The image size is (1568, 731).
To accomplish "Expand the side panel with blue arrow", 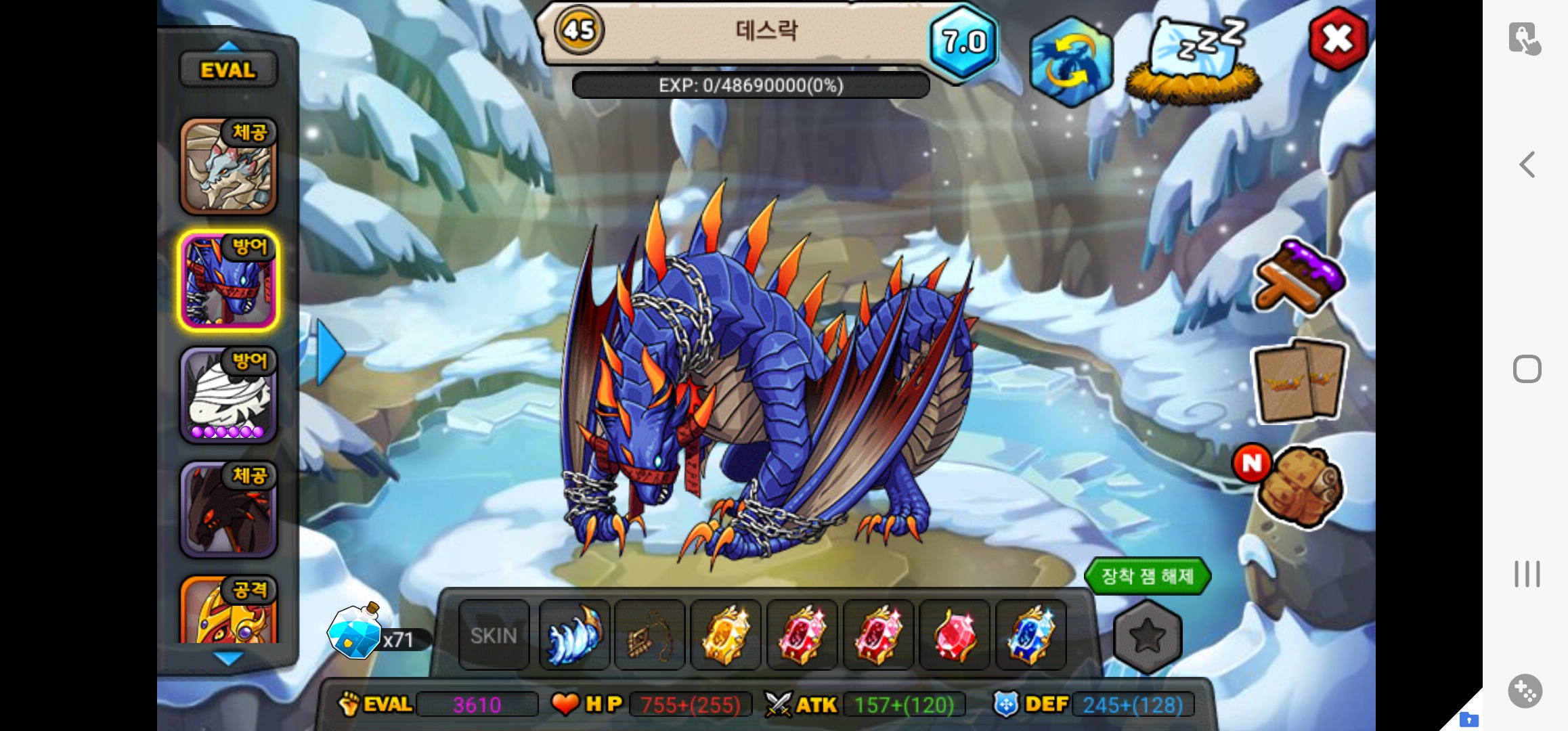I will (330, 353).
